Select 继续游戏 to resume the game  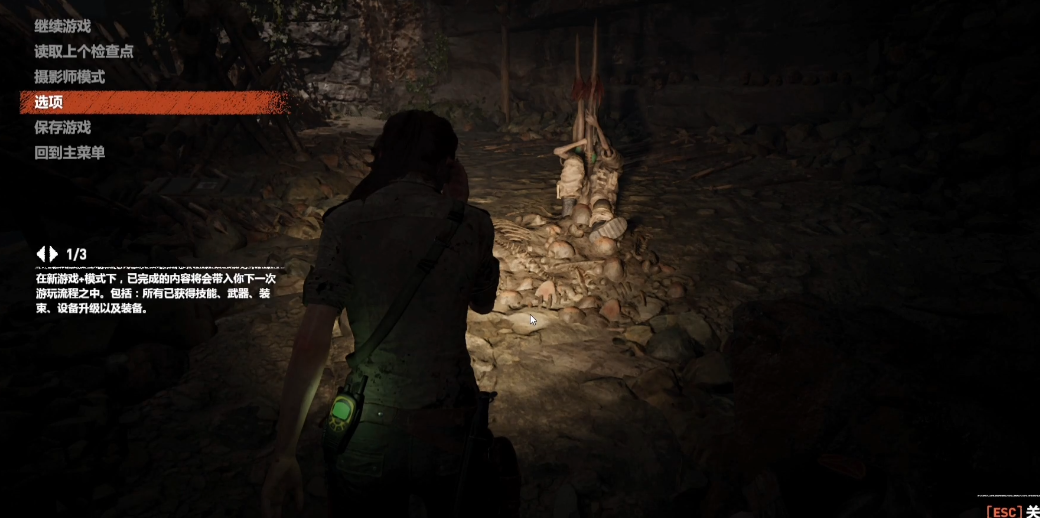point(62,26)
